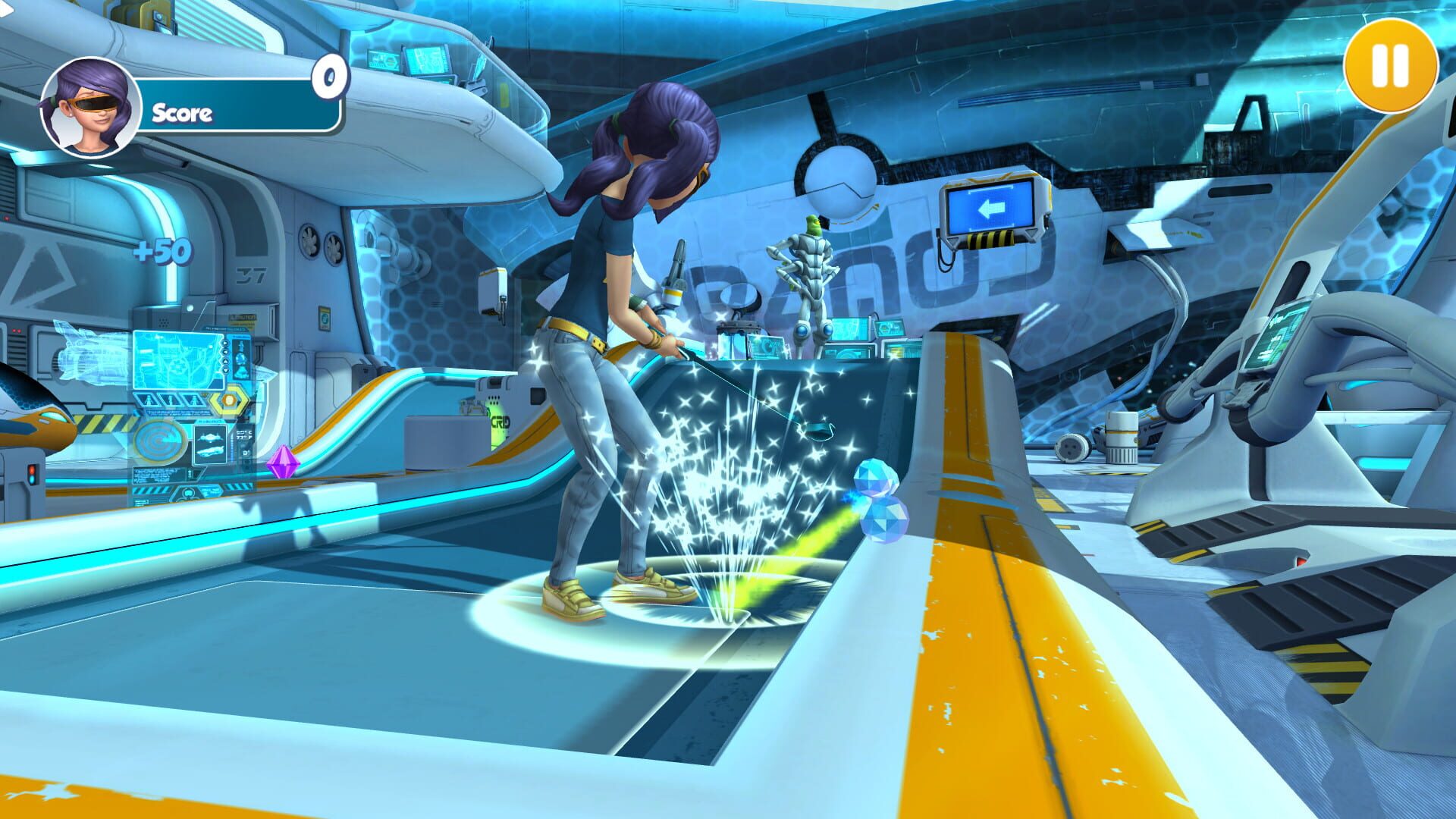Toggle one of the three figure icons on the panel
The height and width of the screenshot is (819, 1456).
click(149, 400)
